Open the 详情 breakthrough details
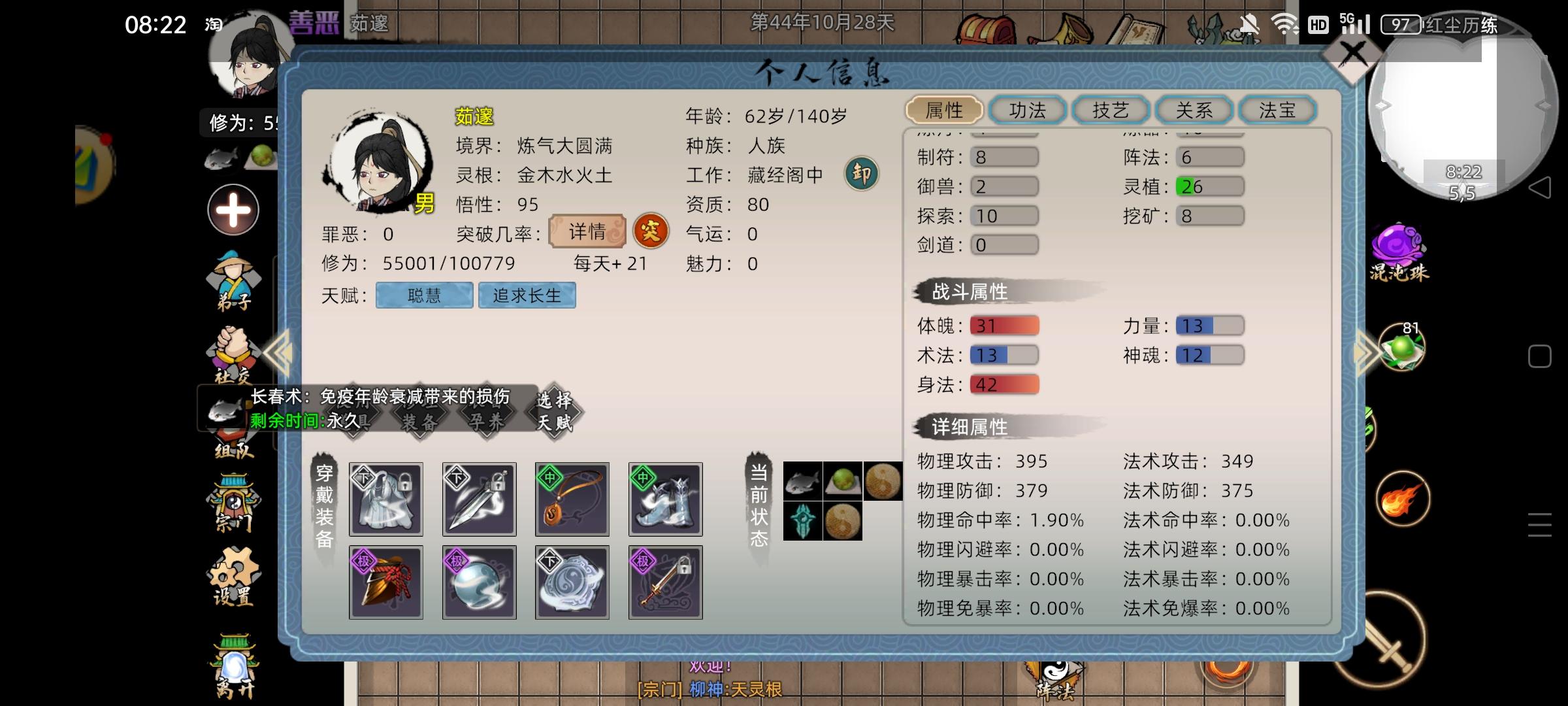Screen dimensions: 1568x706 (x=586, y=231)
